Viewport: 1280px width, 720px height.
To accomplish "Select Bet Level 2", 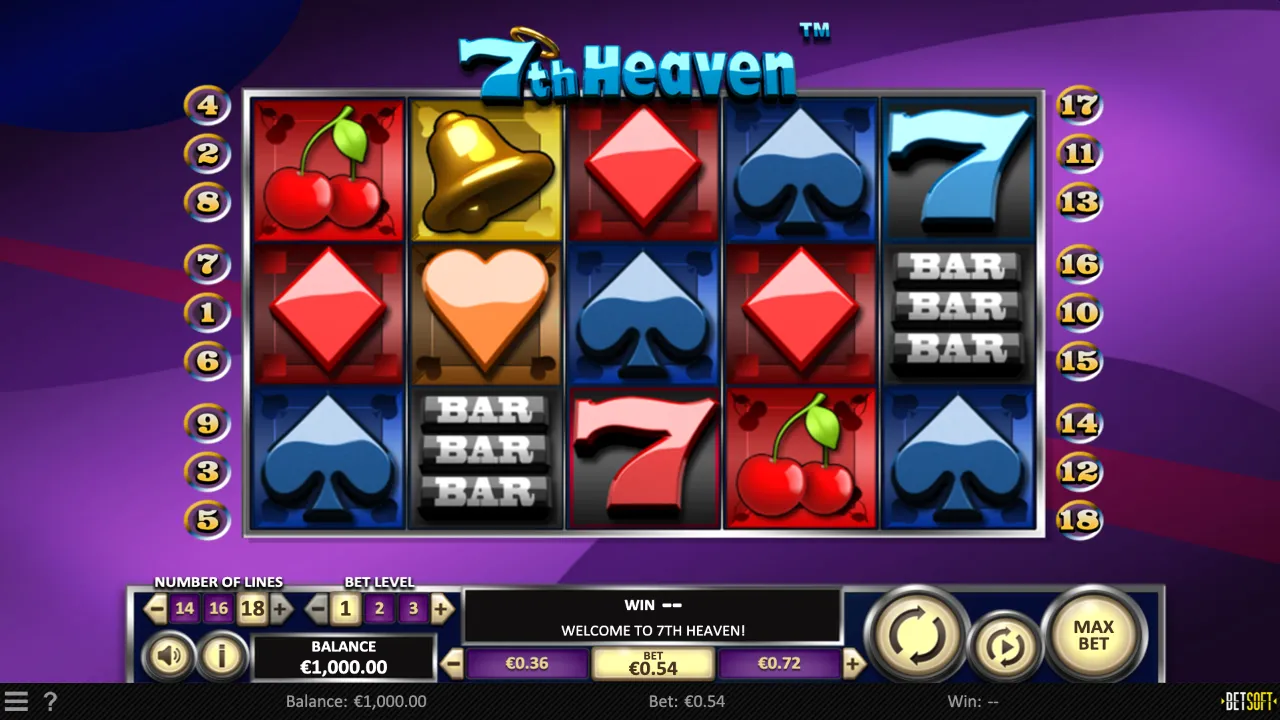I will (378, 608).
